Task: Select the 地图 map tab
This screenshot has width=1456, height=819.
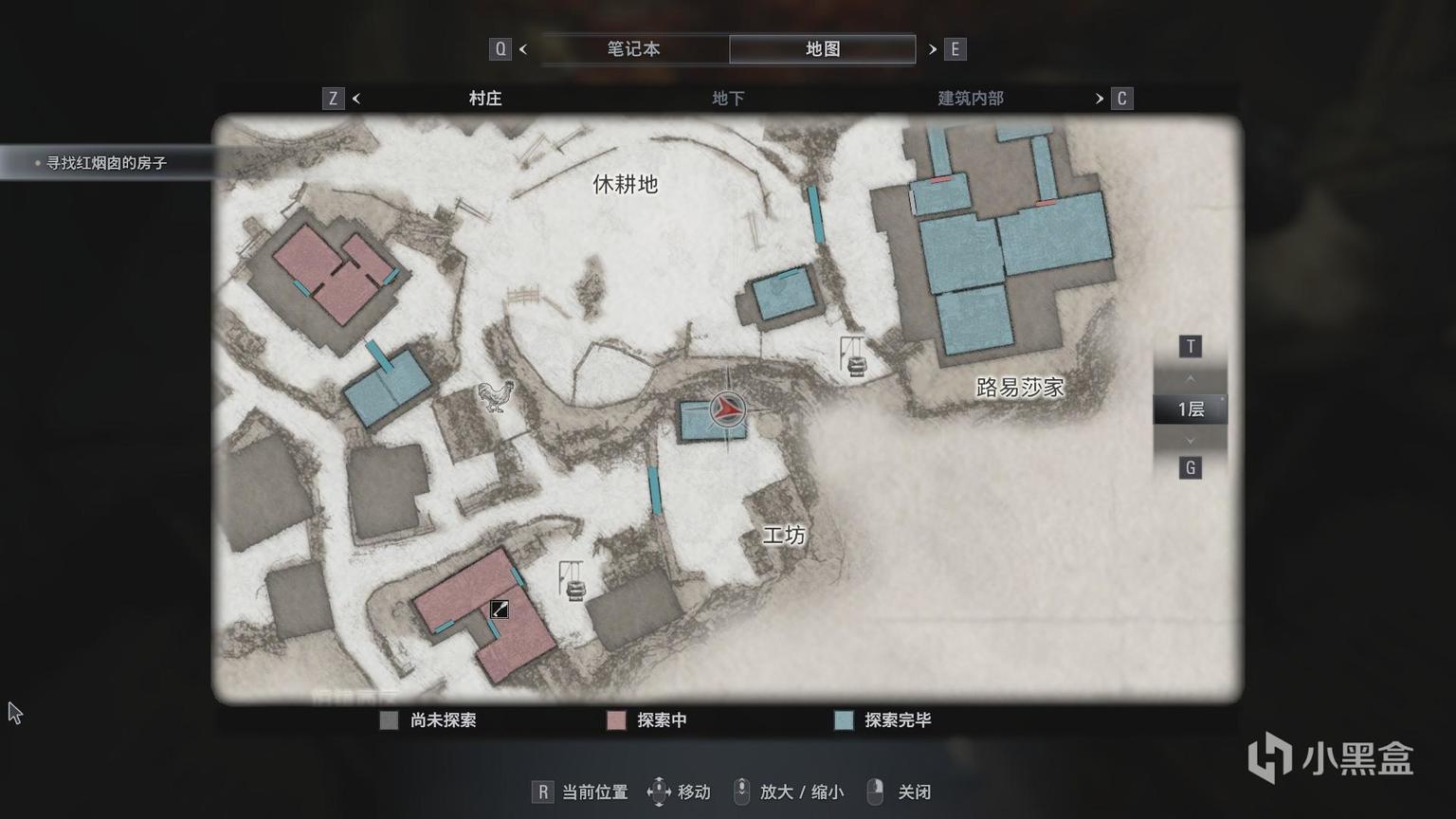Action: coord(822,49)
